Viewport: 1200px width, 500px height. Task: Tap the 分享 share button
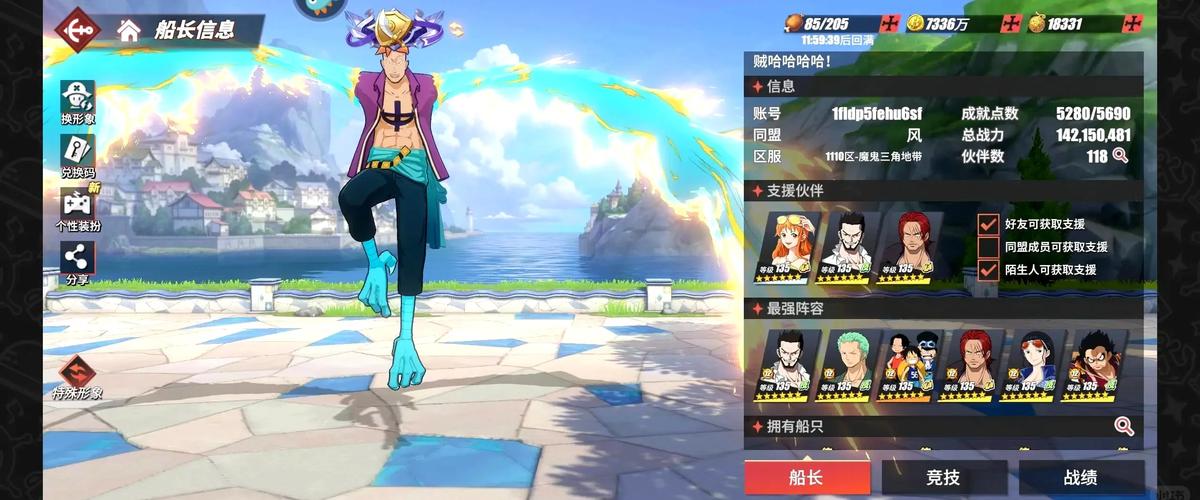click(77, 262)
